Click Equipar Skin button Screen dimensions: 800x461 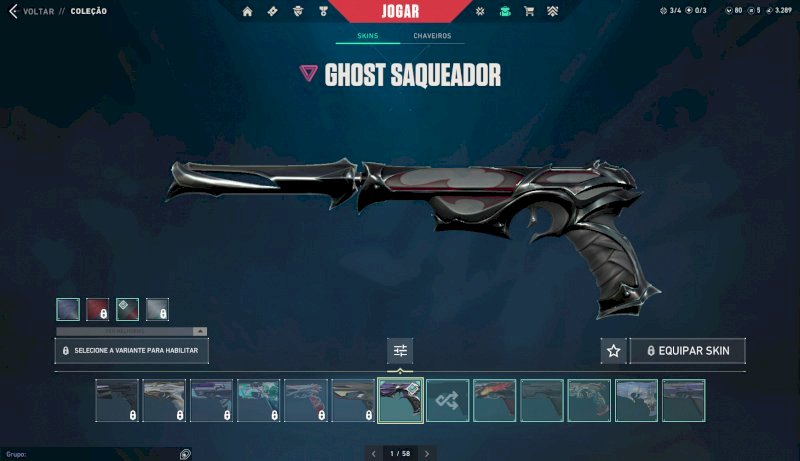[x=687, y=351]
